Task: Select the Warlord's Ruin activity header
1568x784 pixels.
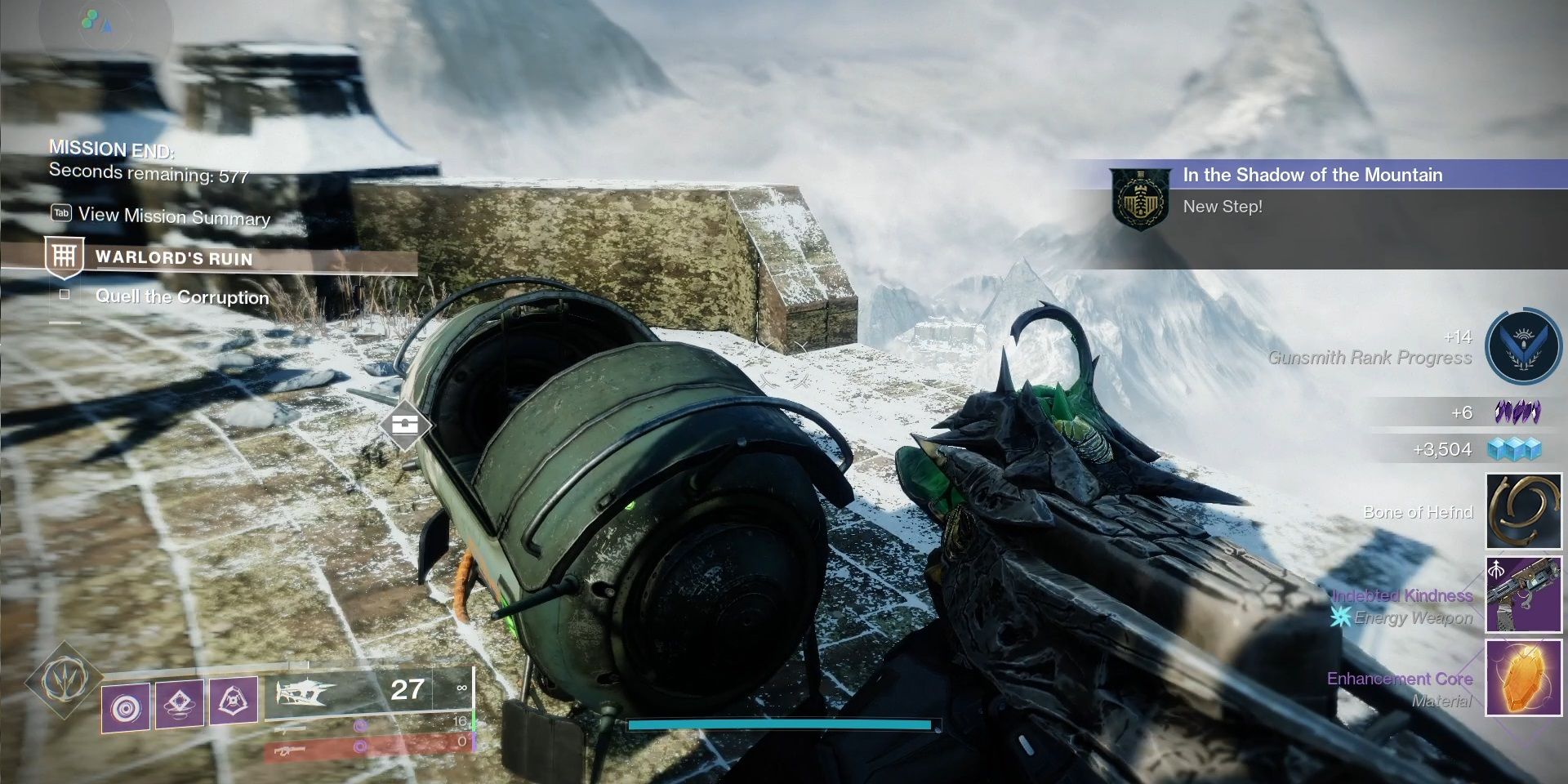Action: [173, 258]
